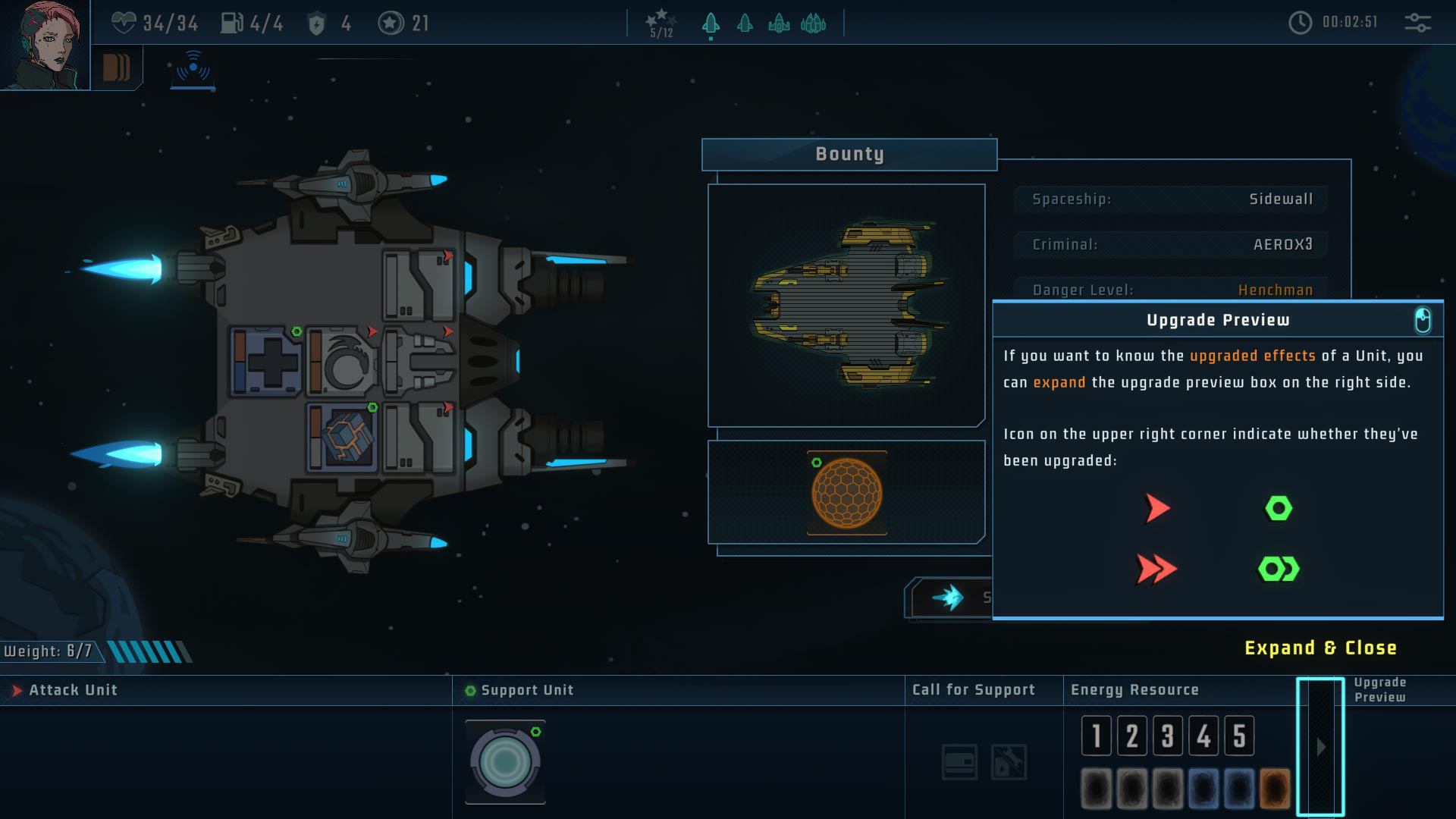
Task: Select the medical cross ship unit
Action: [x=267, y=362]
